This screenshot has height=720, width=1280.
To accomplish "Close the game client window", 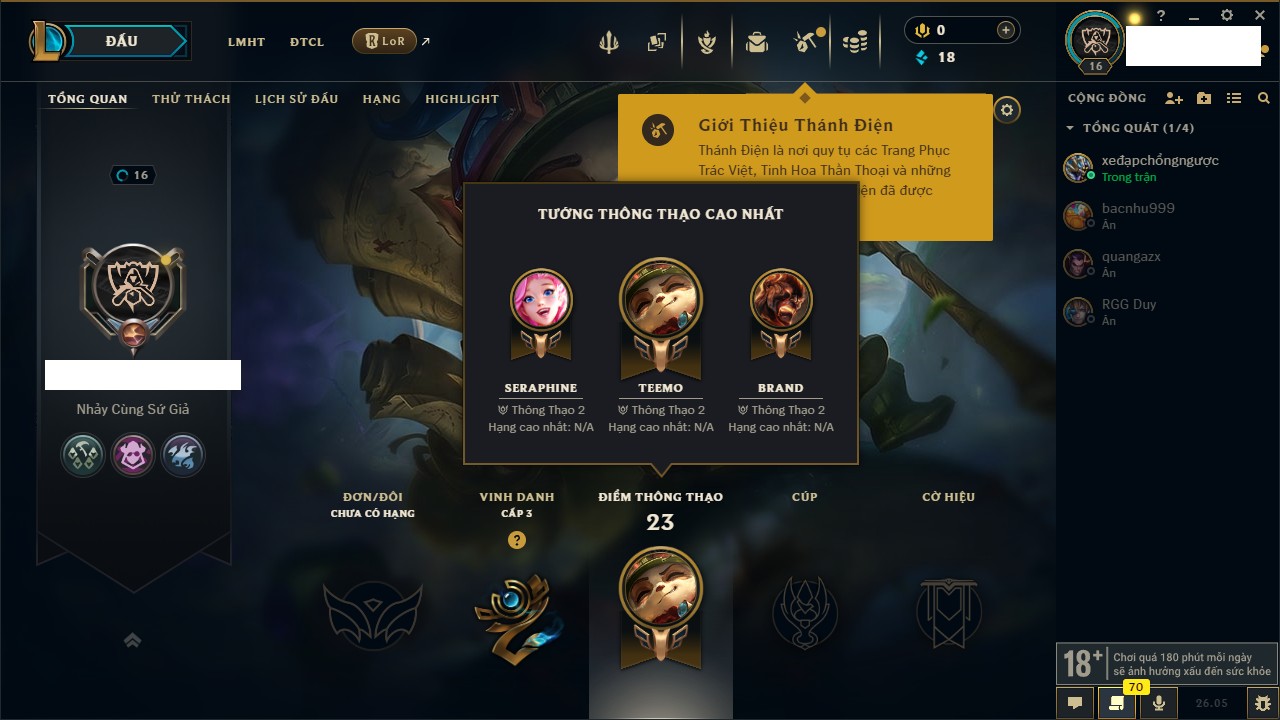I will (x=1260, y=15).
